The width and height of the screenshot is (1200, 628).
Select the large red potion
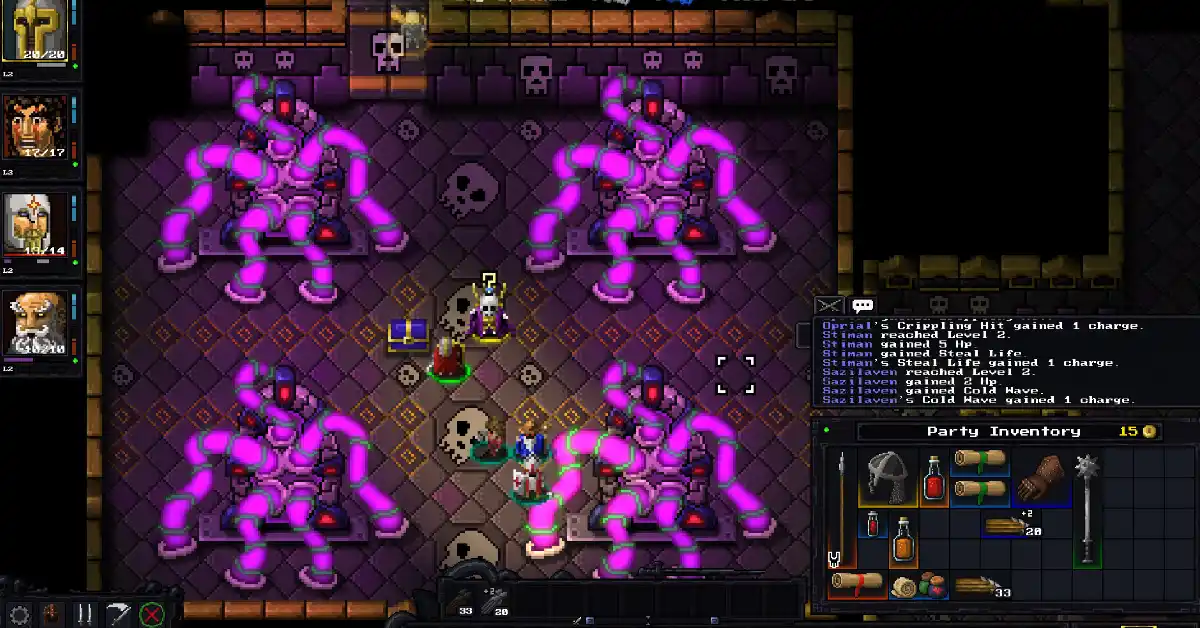(934, 476)
